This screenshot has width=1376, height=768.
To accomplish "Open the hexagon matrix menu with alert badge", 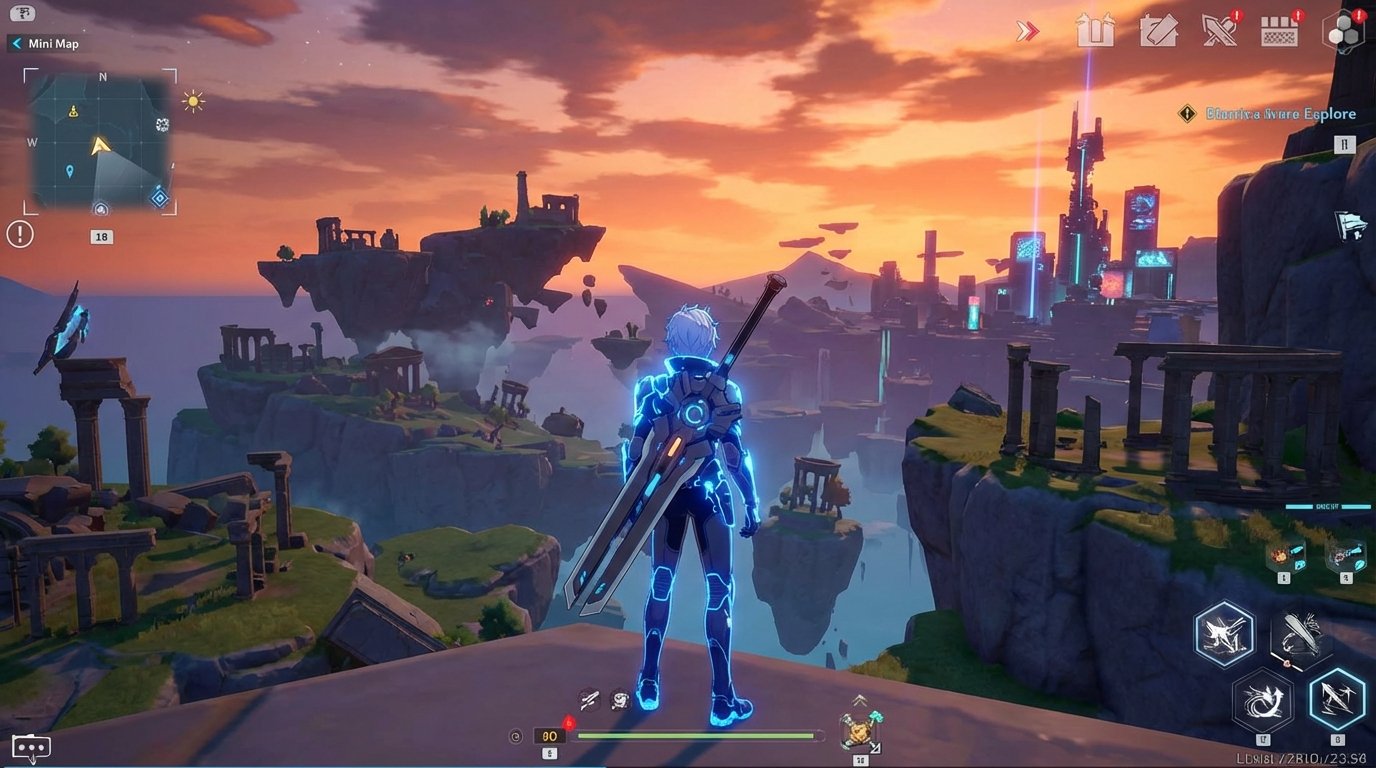I will click(1343, 31).
